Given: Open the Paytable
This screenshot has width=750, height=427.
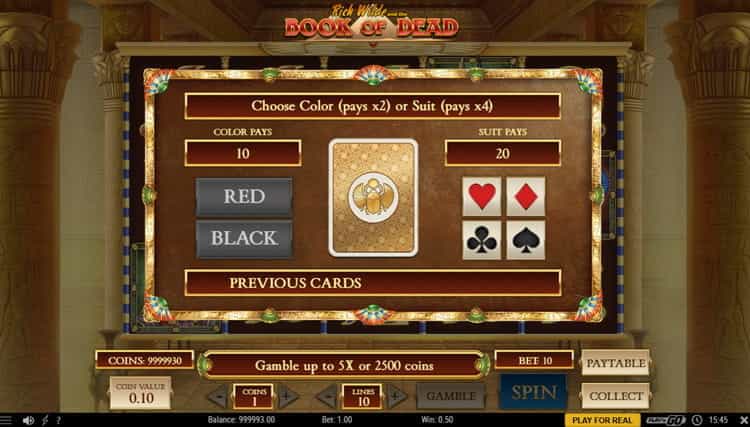Looking at the screenshot, I should (615, 361).
